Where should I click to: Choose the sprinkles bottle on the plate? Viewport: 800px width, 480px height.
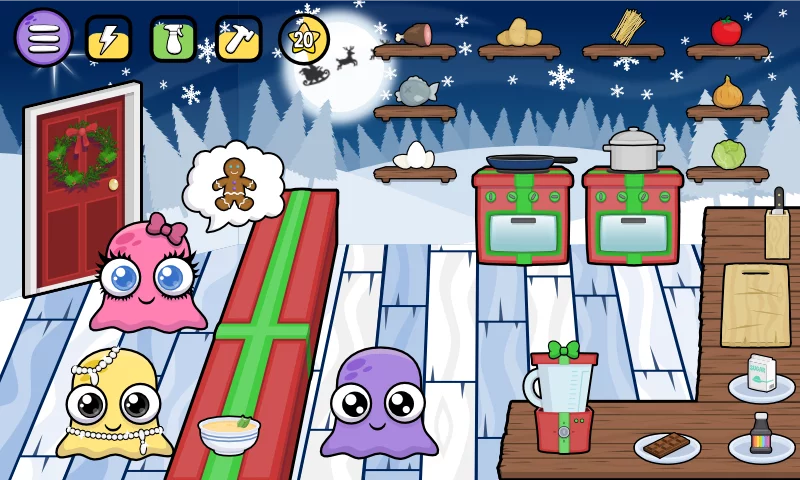click(x=761, y=438)
